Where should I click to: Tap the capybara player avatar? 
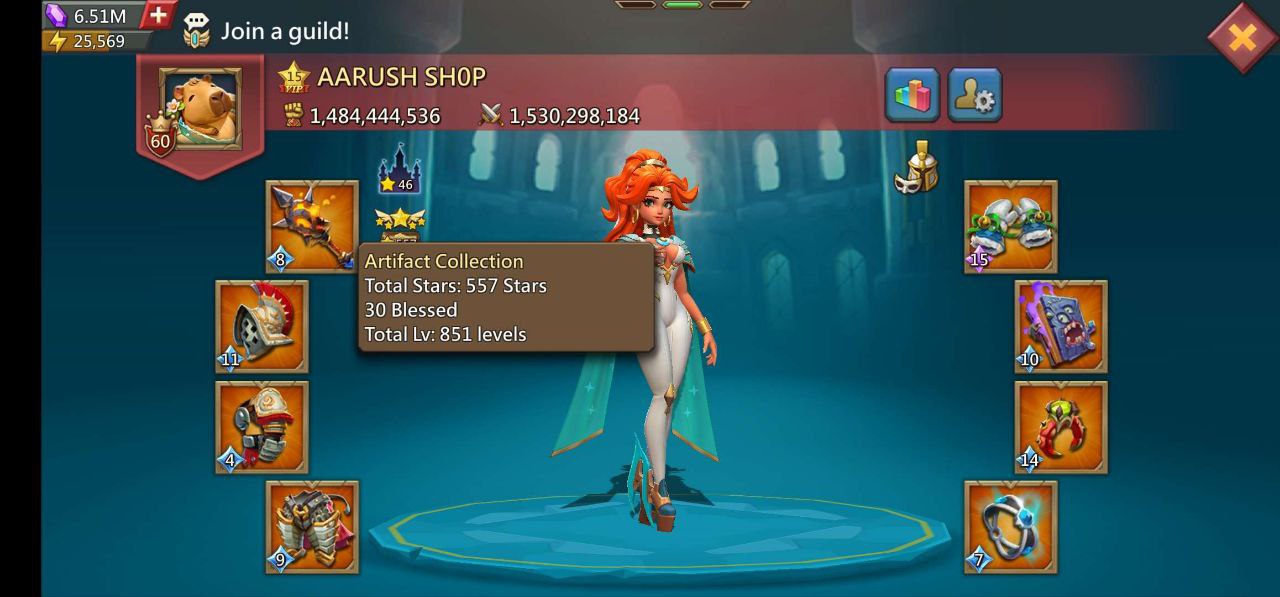tap(200, 108)
